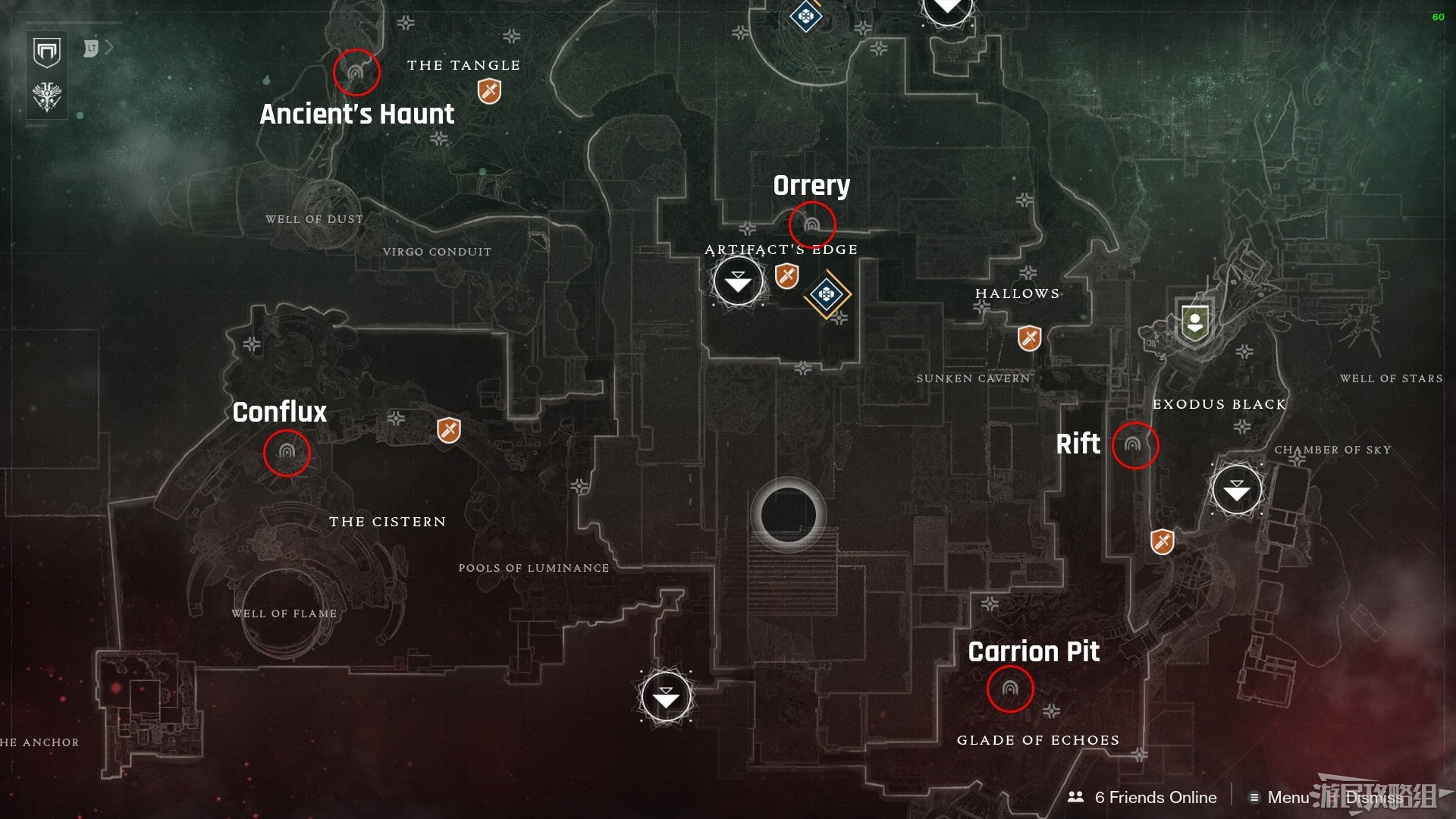The image size is (1456, 819).
Task: Select the Carrion Pit lost sector marker
Action: [x=1009, y=689]
